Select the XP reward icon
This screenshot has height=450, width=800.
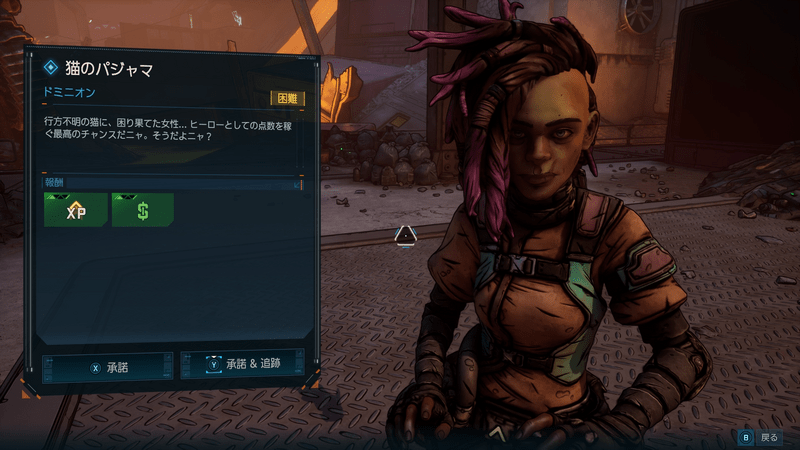pyautogui.click(x=75, y=210)
